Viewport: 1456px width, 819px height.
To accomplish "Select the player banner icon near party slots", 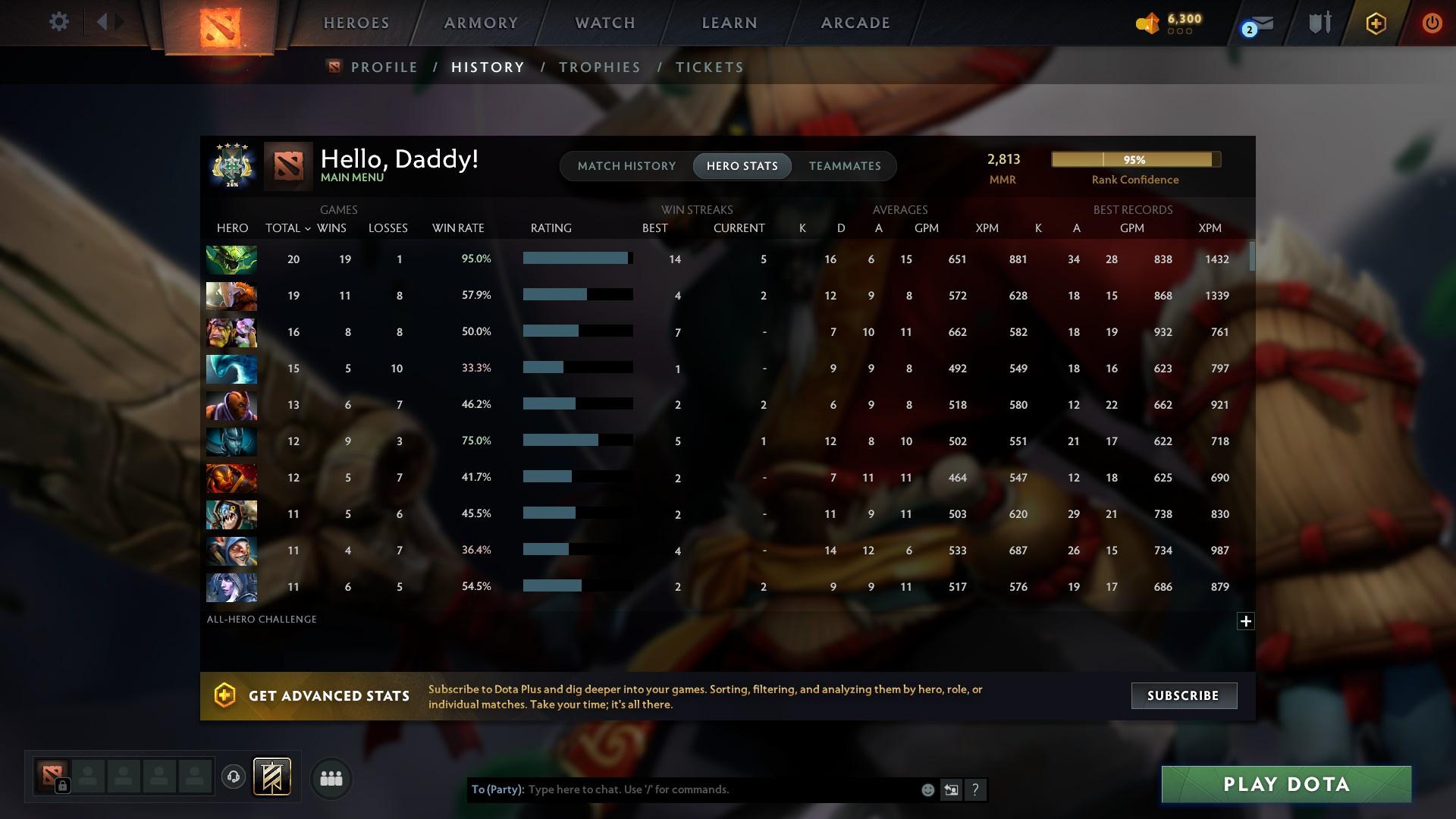I will (271, 777).
